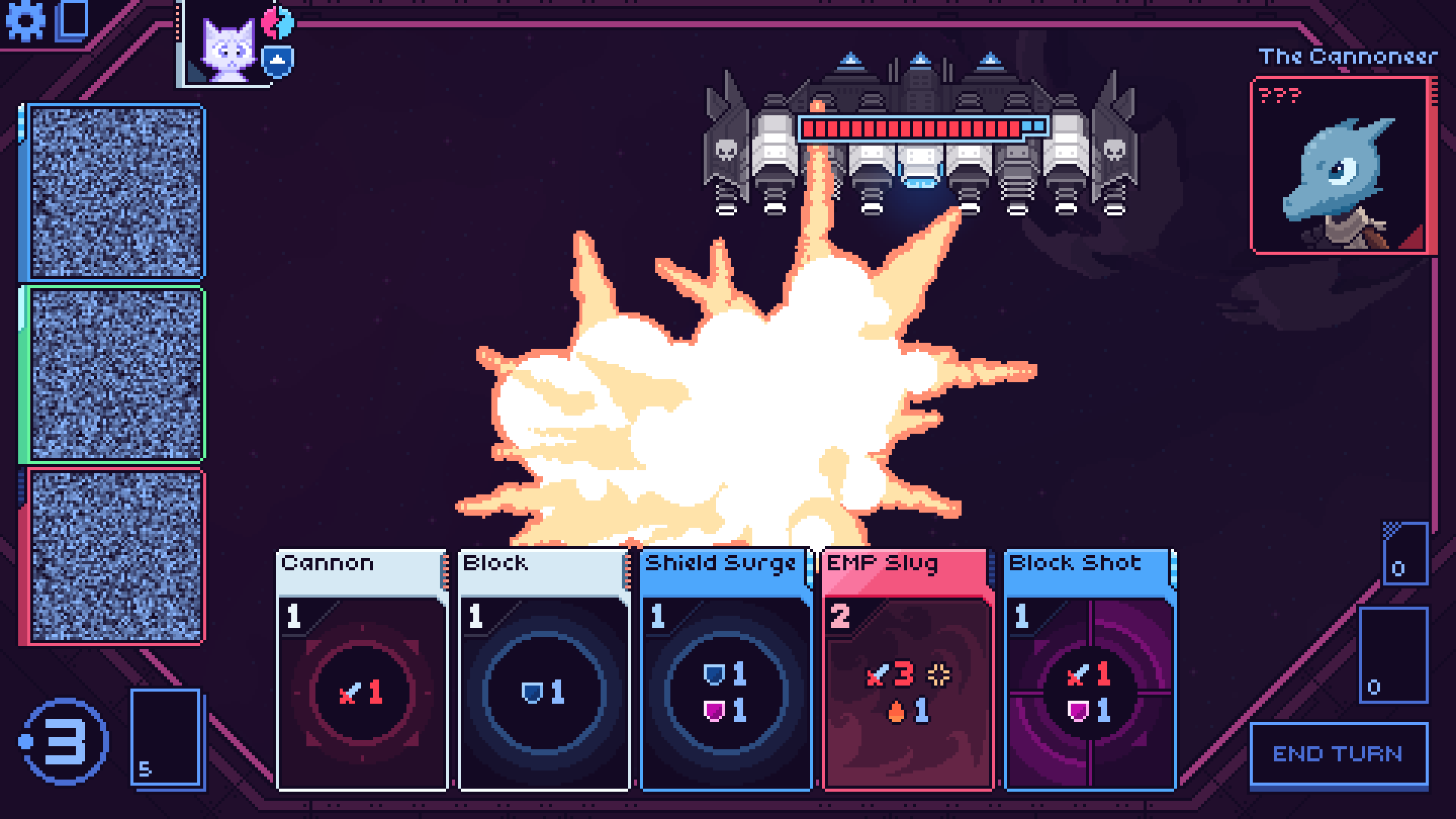Select the Block Shot card
1456x819 pixels.
[x=1090, y=670]
